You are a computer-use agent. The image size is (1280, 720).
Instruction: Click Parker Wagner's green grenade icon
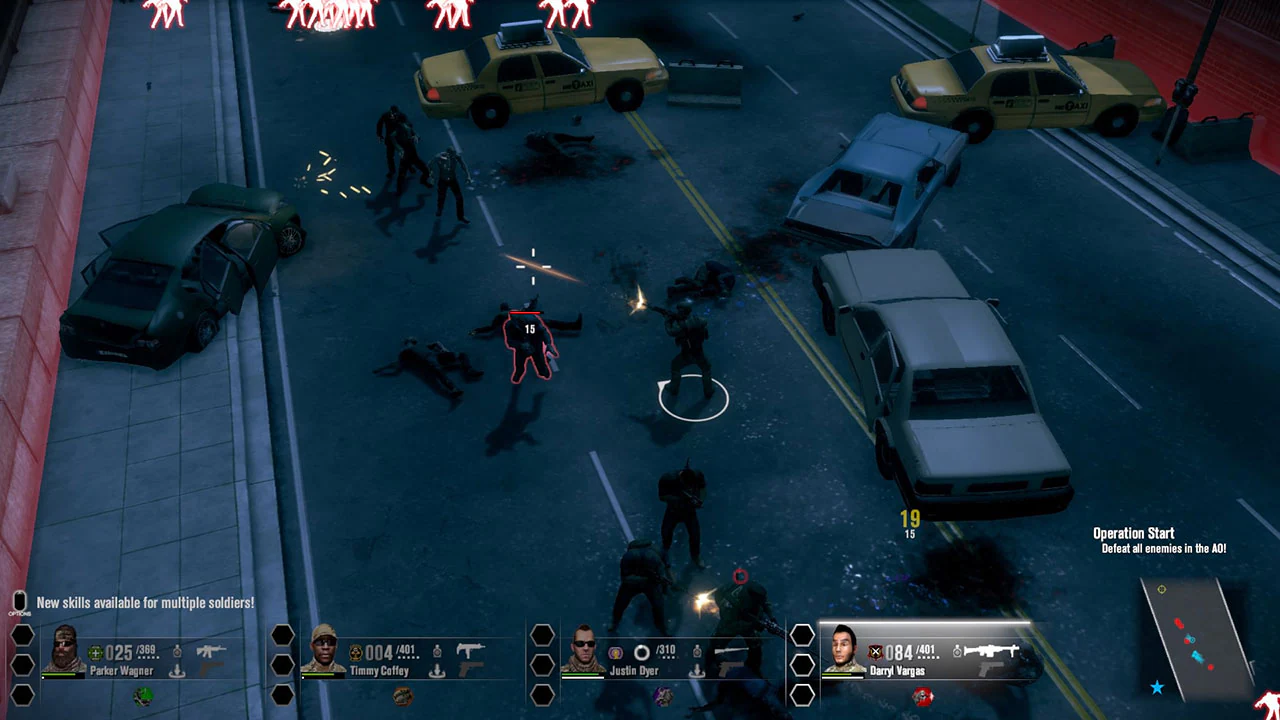(143, 696)
